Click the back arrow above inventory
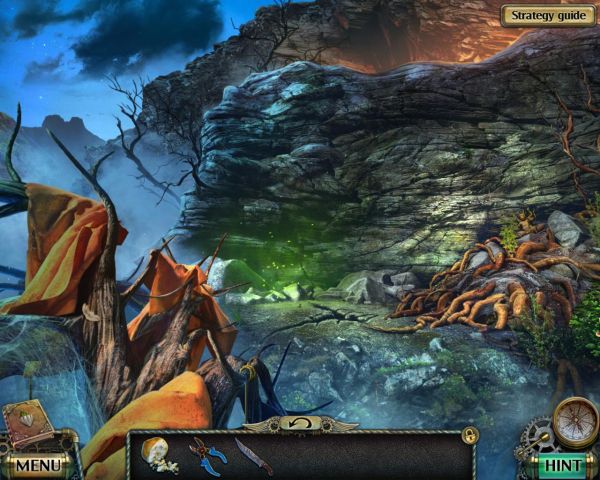This screenshot has height=480, width=600. pos(299,424)
